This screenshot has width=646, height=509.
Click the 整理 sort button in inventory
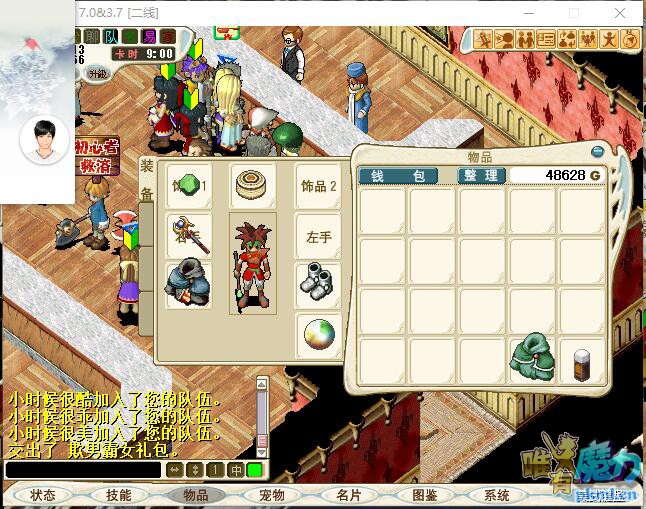coord(481,175)
